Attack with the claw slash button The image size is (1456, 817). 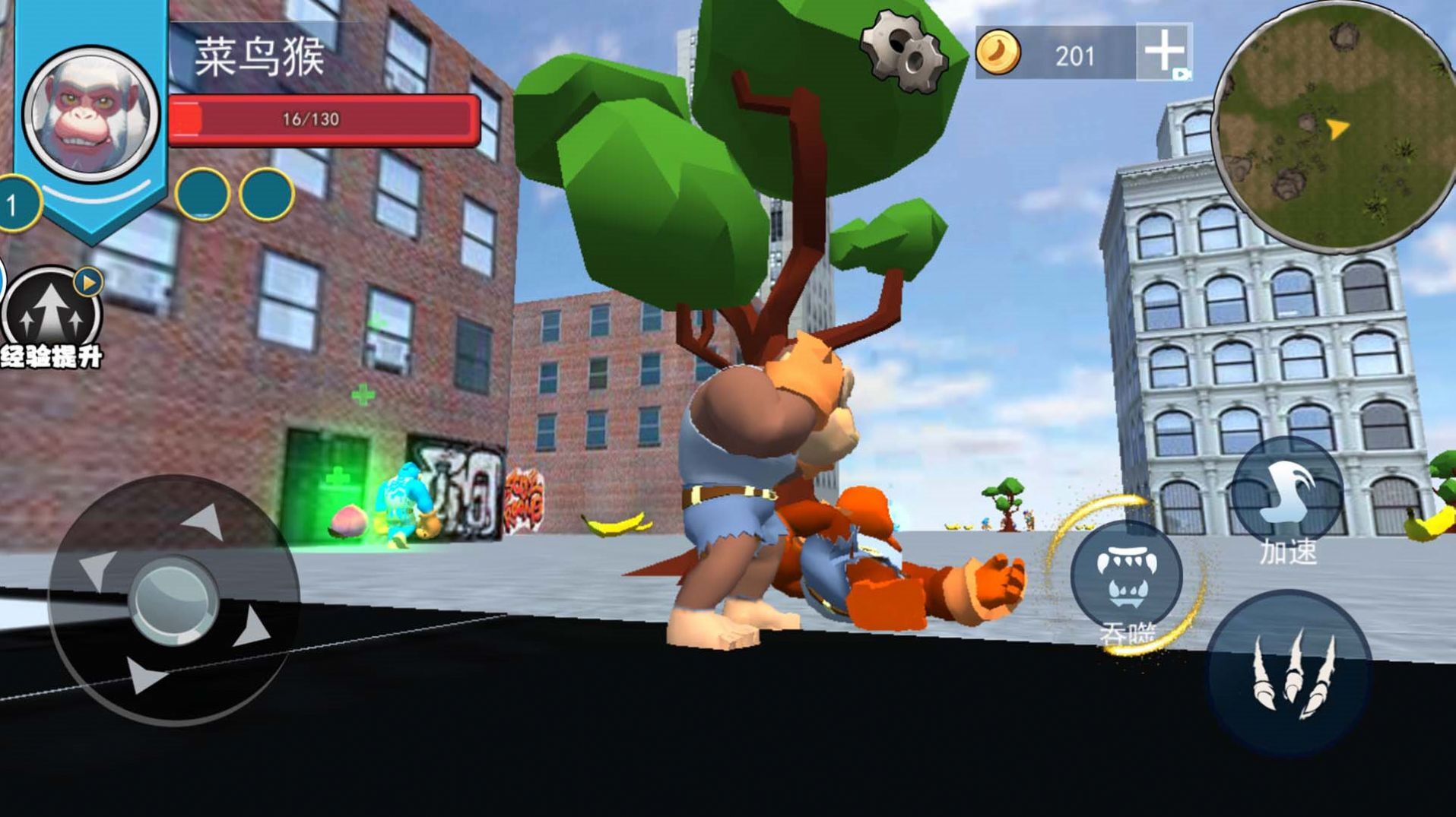pos(1289,672)
